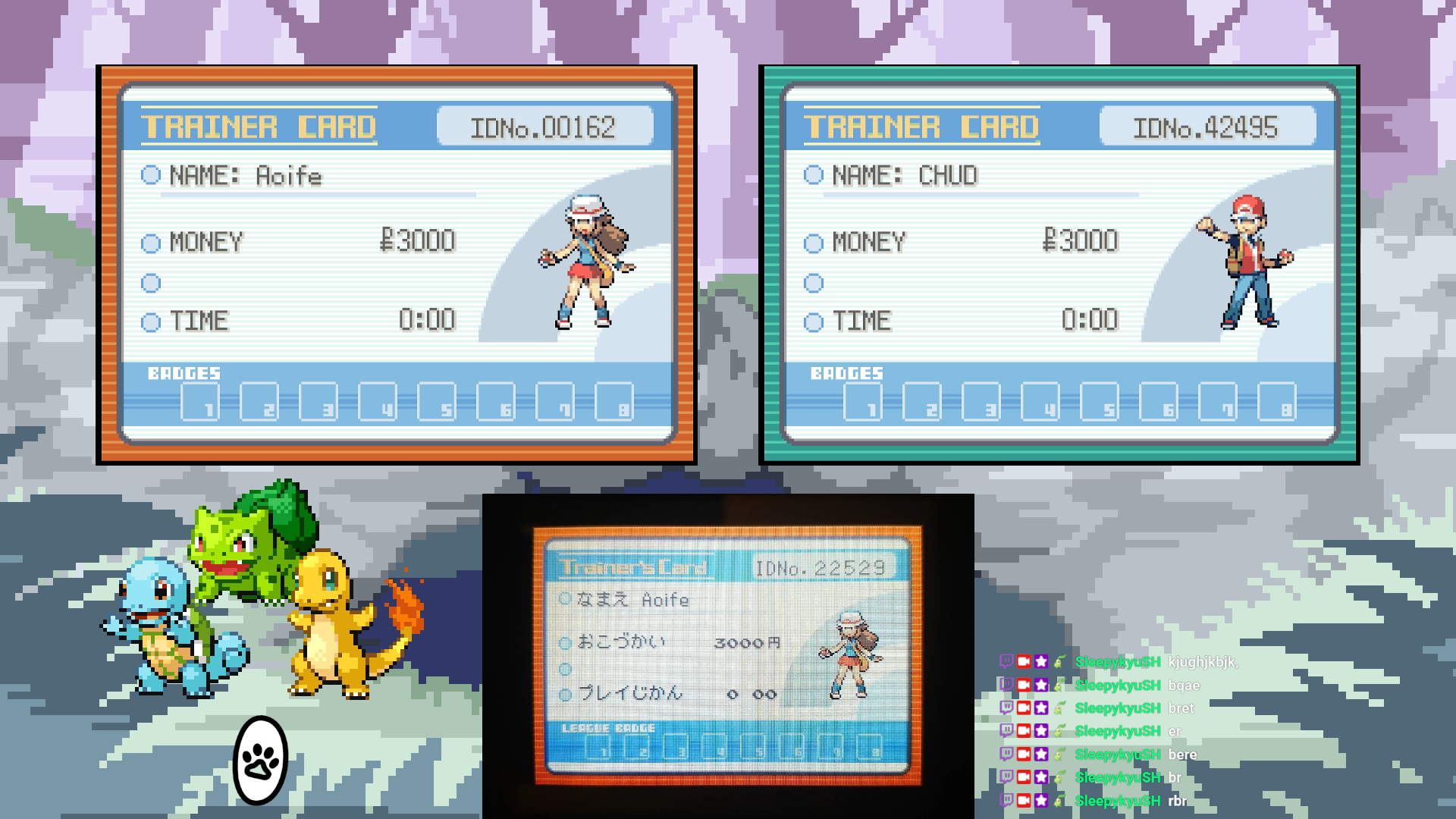Viewport: 1456px width, 819px height.
Task: Click the paw print icon
Action: point(261,761)
